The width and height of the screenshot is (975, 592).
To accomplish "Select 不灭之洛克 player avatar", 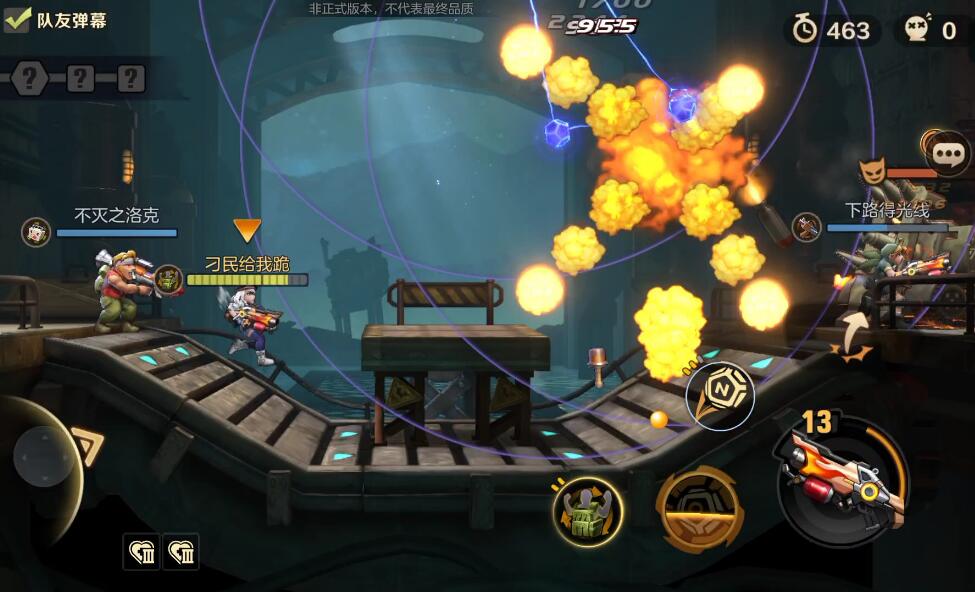I will [36, 232].
